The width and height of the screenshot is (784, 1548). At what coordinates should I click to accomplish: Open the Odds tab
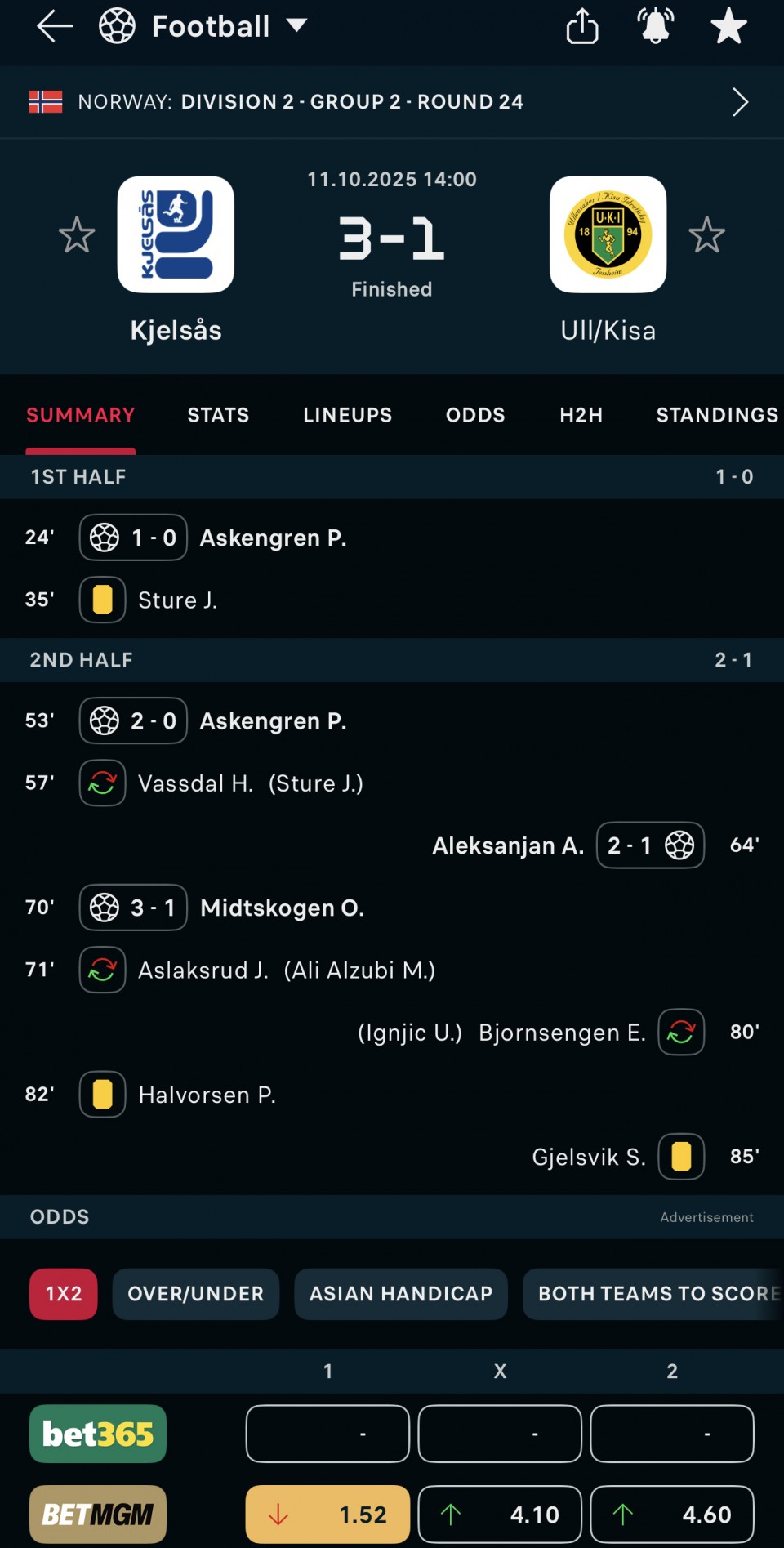click(475, 415)
